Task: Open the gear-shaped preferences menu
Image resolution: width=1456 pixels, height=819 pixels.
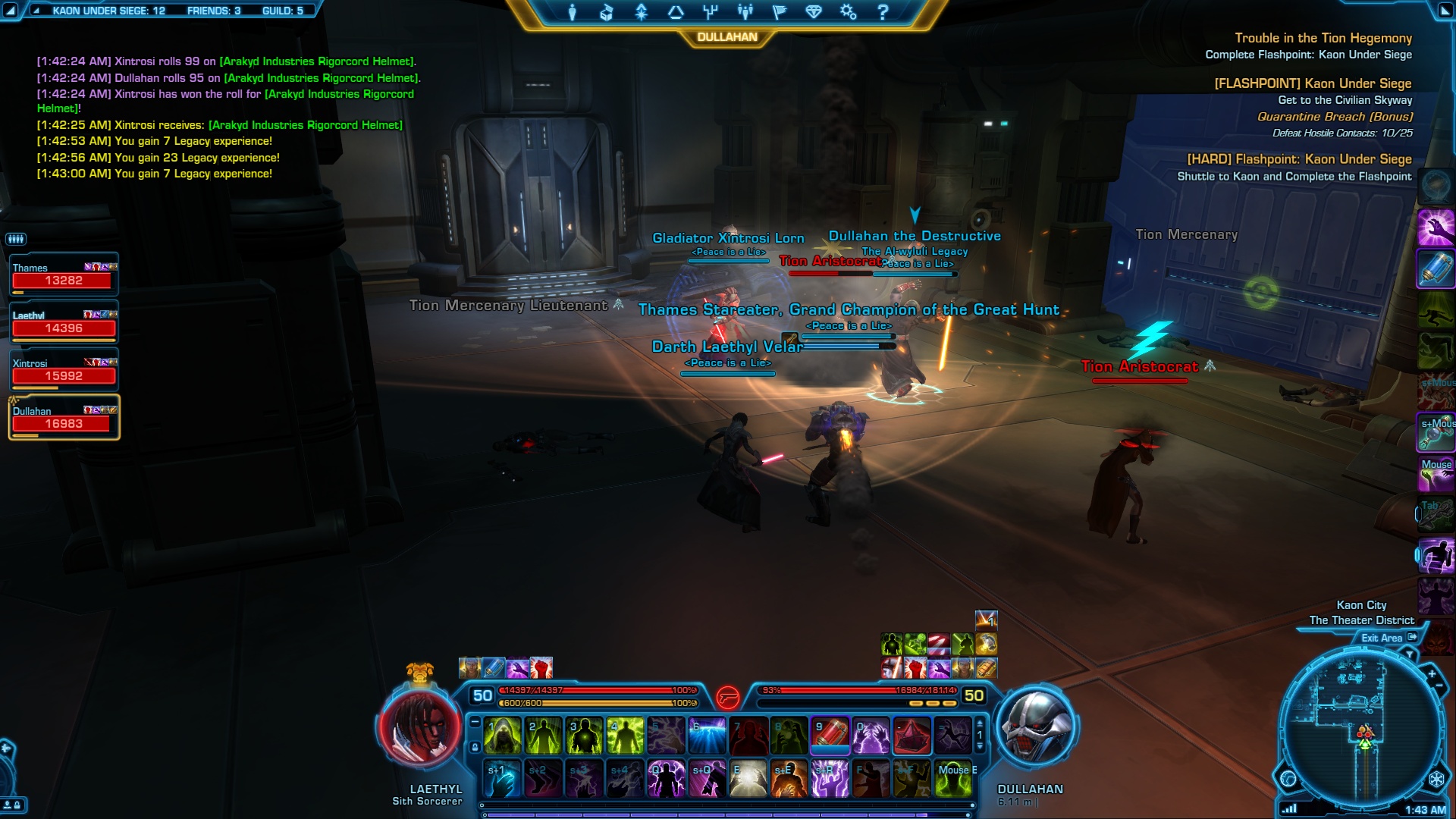Action: pyautogui.click(x=848, y=12)
